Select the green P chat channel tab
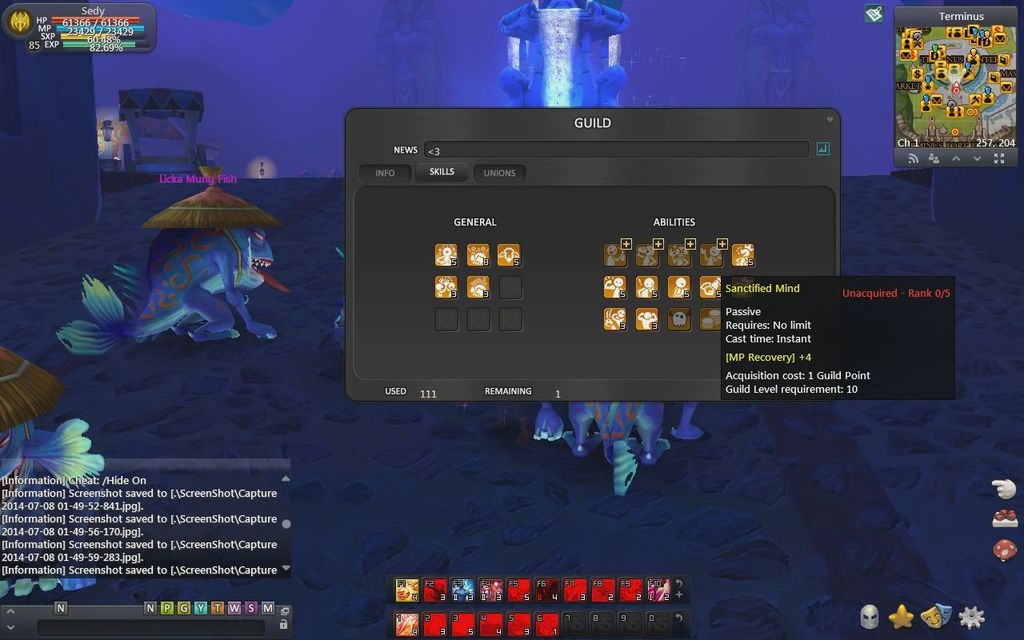The image size is (1024, 640). [167, 608]
